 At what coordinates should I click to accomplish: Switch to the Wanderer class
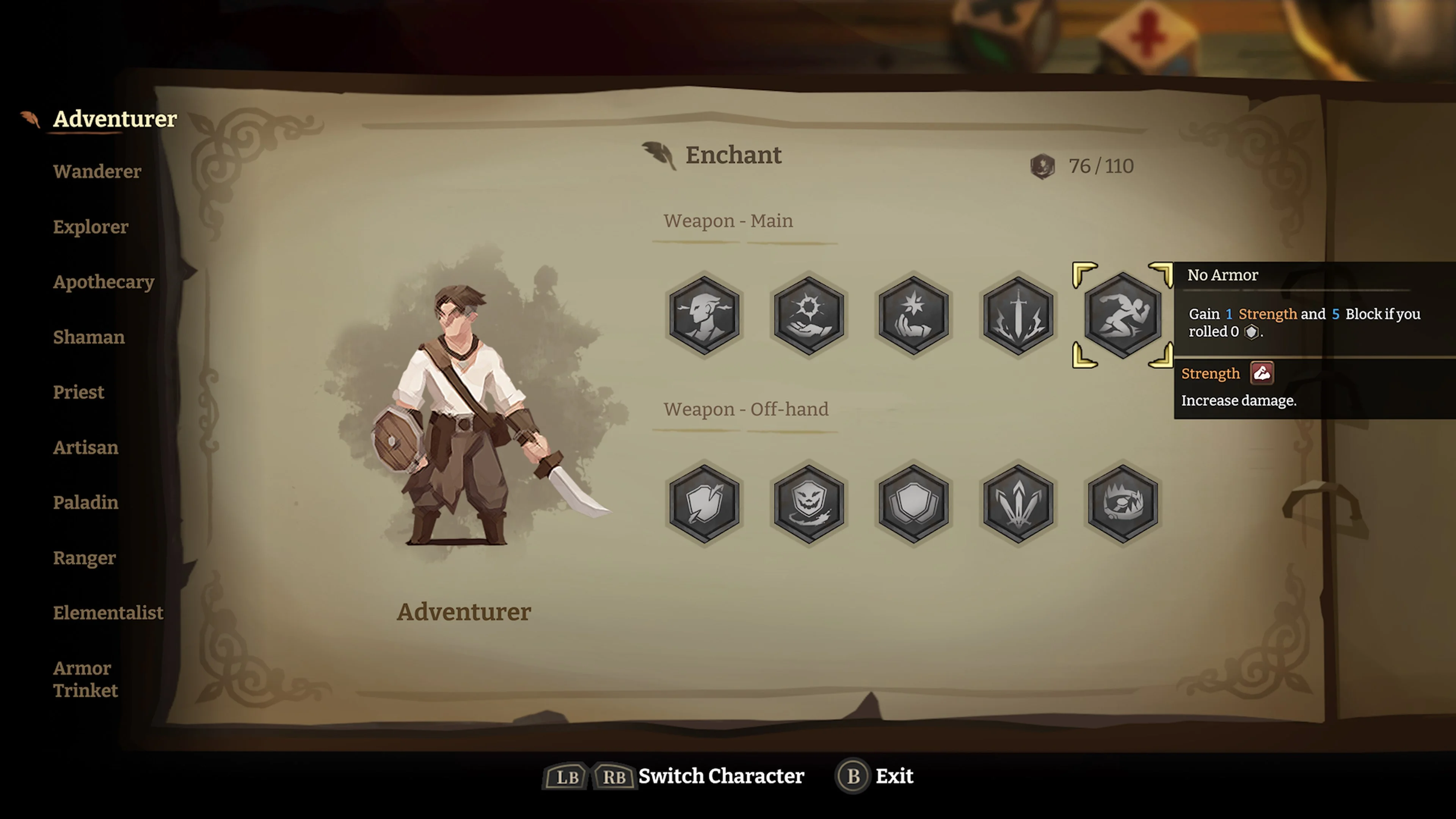click(x=97, y=171)
